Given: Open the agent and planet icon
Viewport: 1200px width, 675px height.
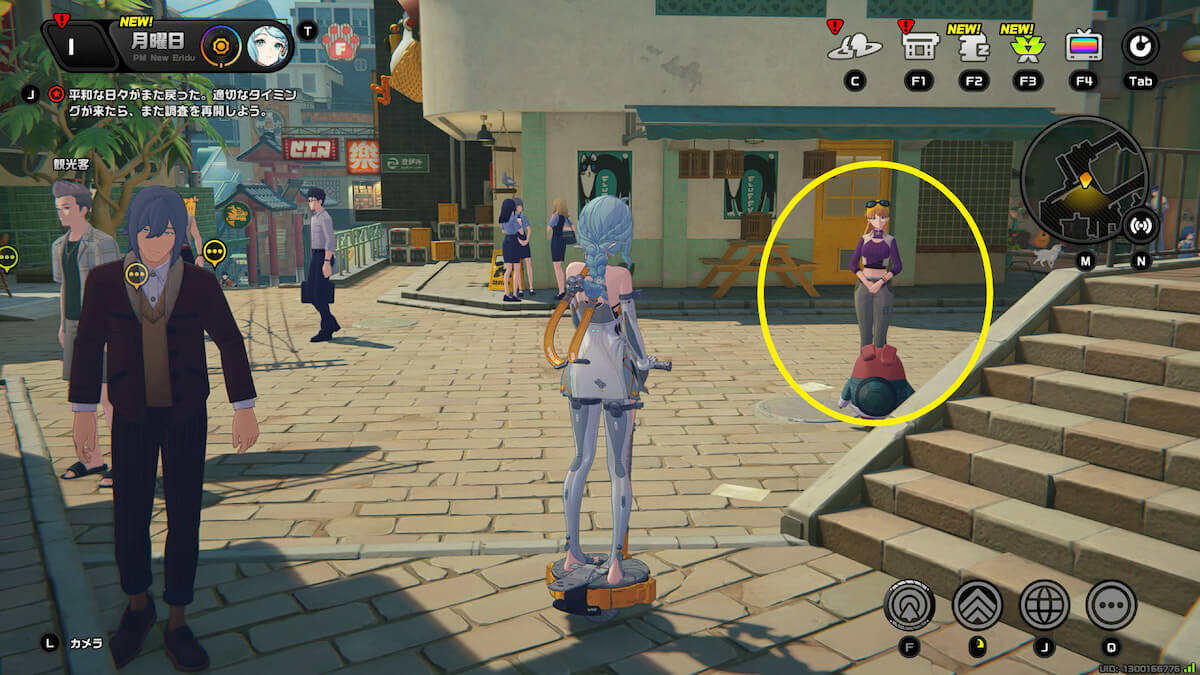Looking at the screenshot, I should tap(854, 46).
